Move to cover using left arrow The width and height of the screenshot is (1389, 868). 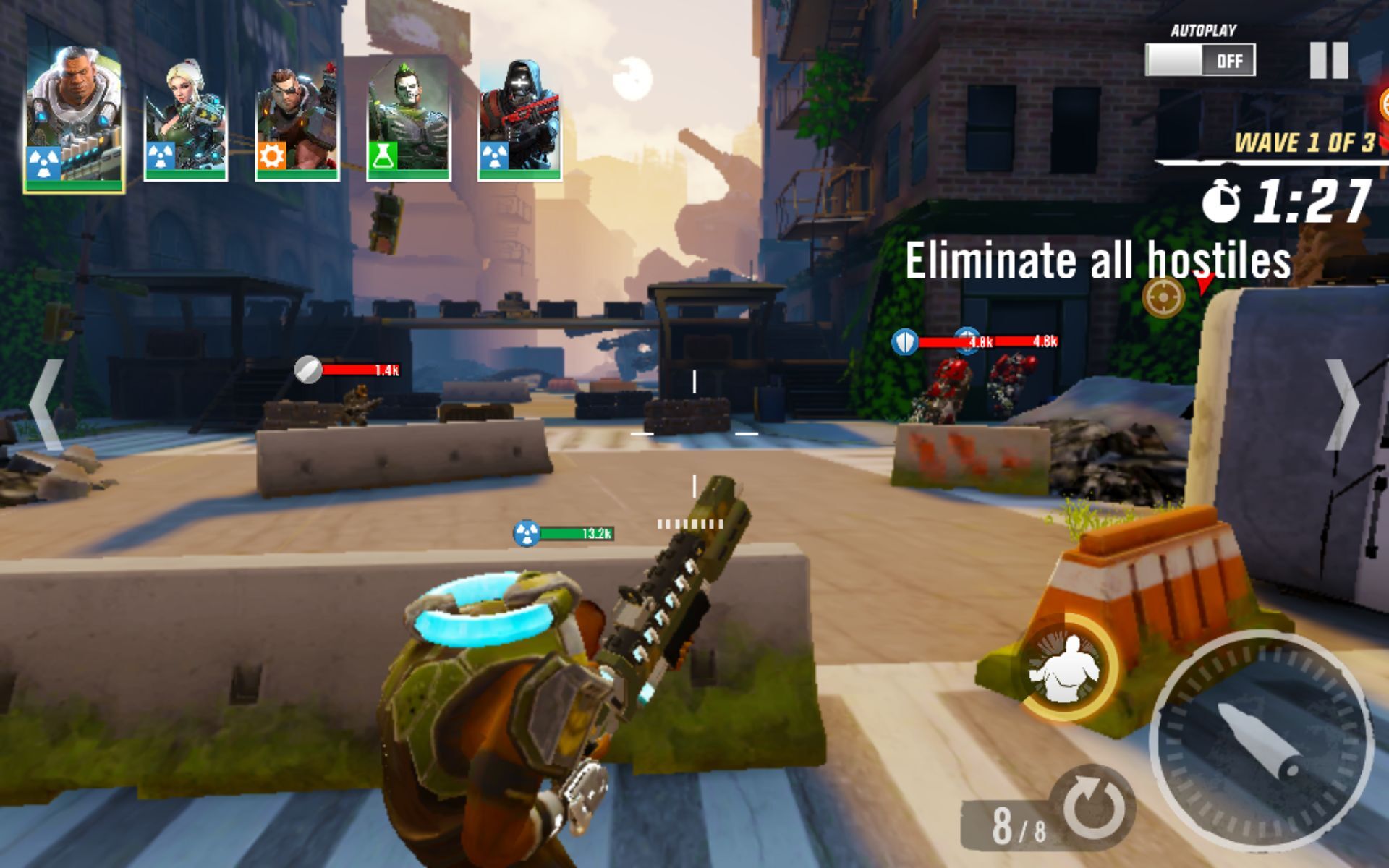(x=45, y=405)
